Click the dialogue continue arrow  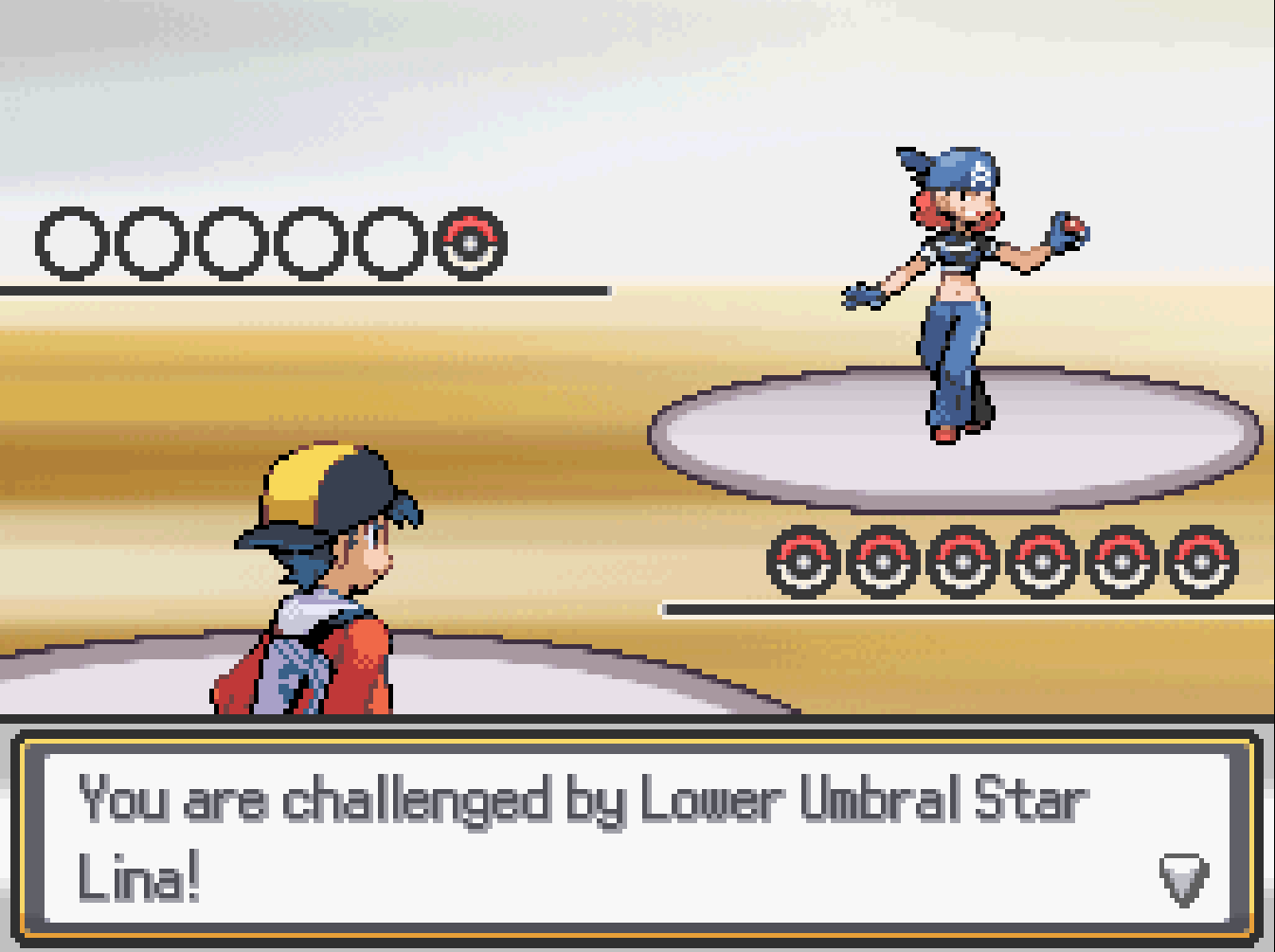[x=1183, y=878]
